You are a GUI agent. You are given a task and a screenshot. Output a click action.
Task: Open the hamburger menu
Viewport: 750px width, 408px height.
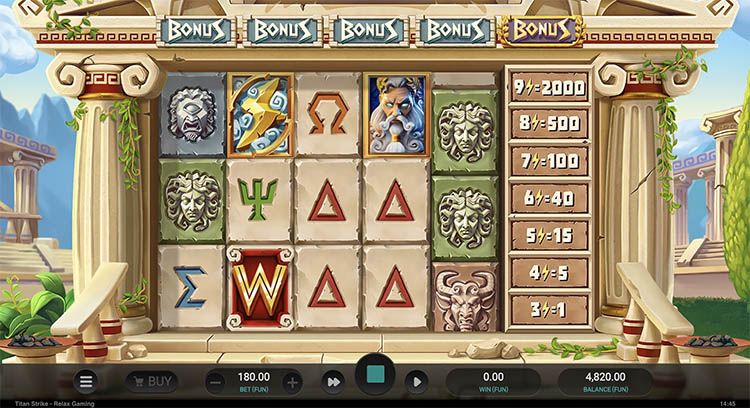[87, 381]
